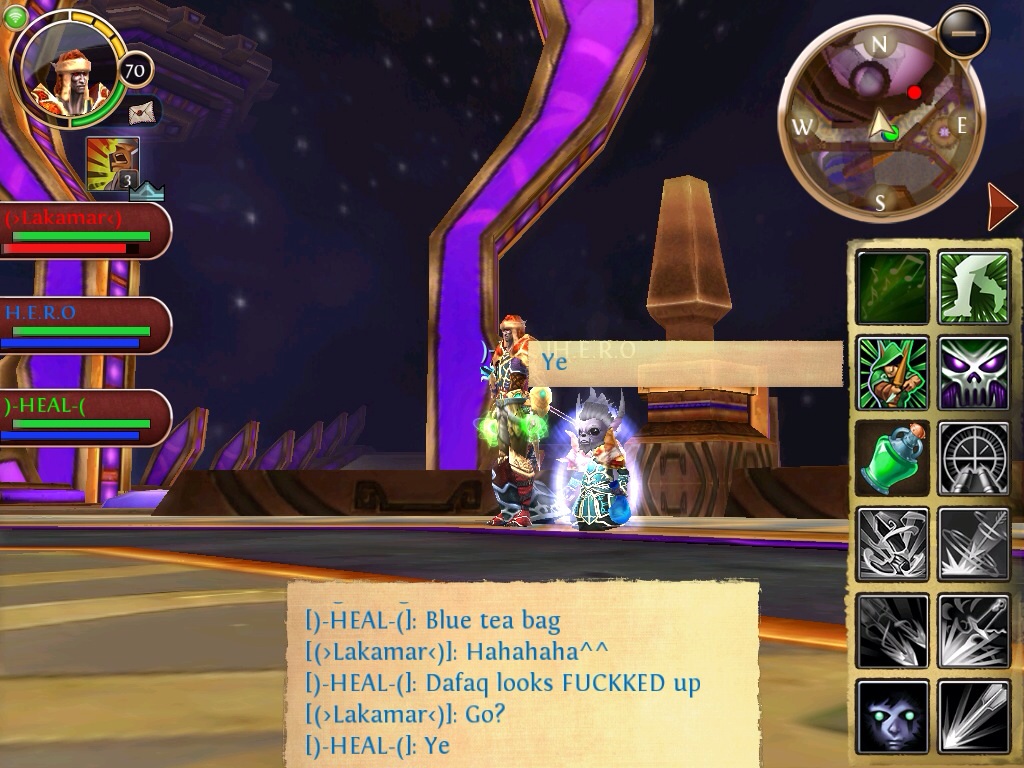Activate the crosshair twin-barrel skill
The height and width of the screenshot is (768, 1024).
pos(974,458)
